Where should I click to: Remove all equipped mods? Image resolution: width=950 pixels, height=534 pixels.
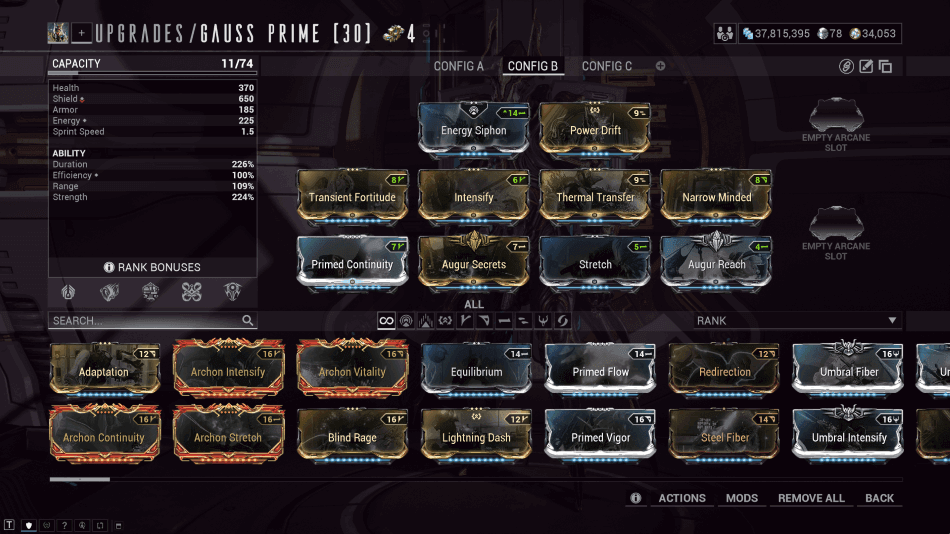coord(811,498)
